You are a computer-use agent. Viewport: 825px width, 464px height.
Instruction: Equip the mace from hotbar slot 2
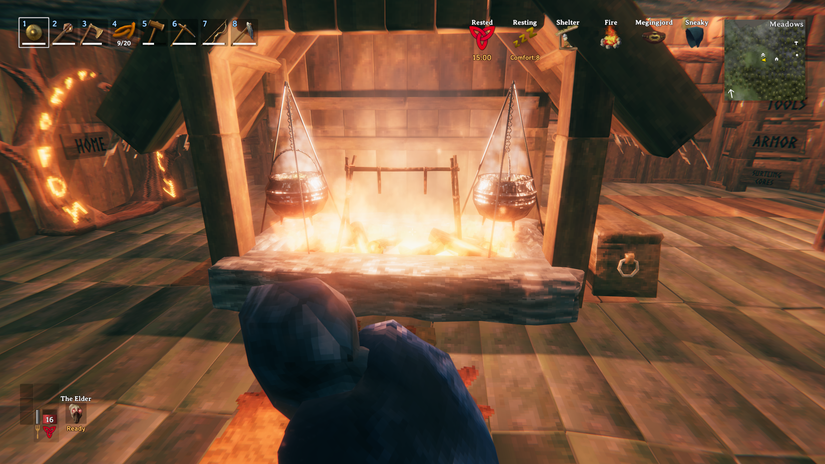click(x=64, y=33)
